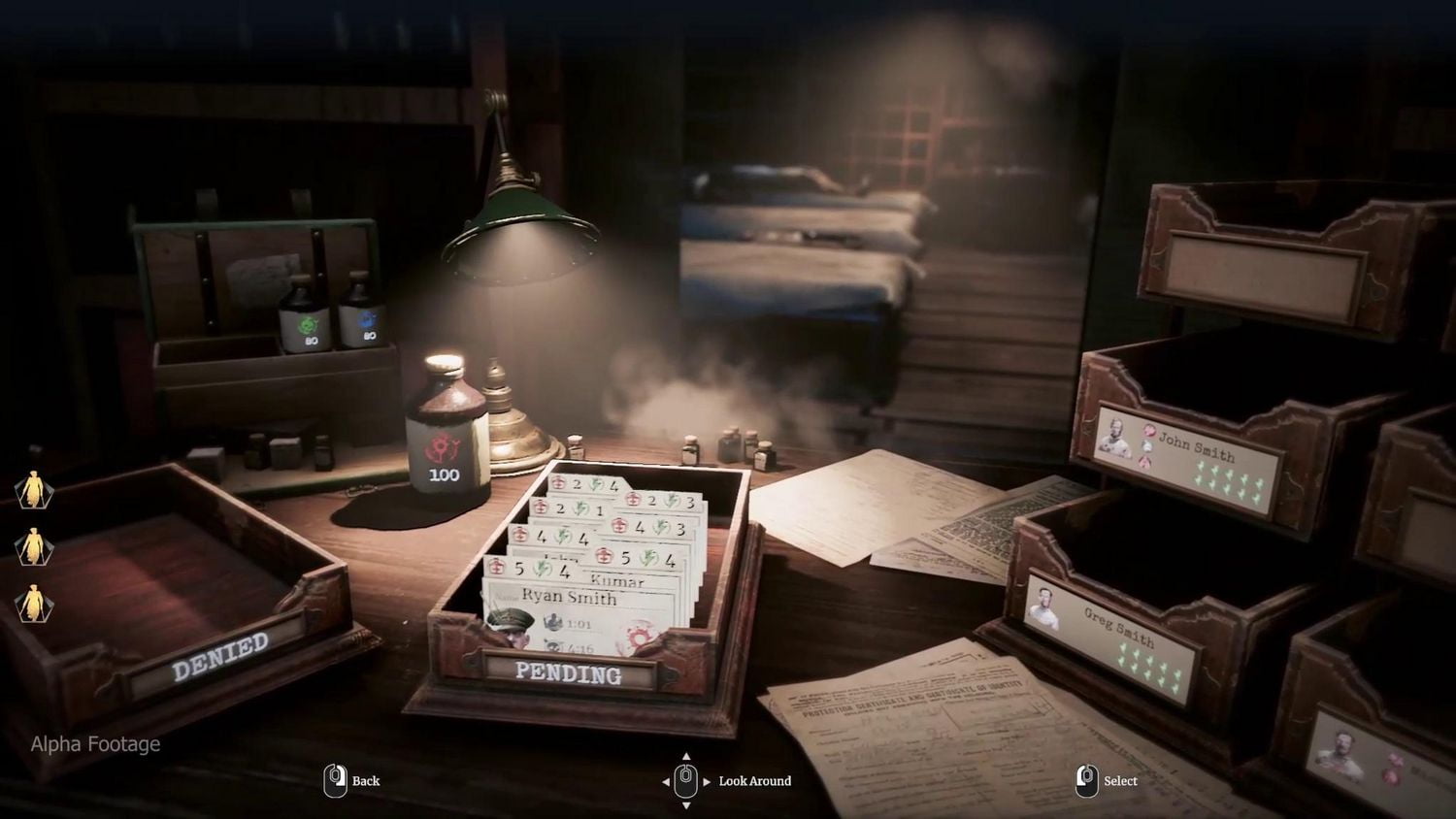Select the bottom worker silhouette icon

pyautogui.click(x=33, y=603)
